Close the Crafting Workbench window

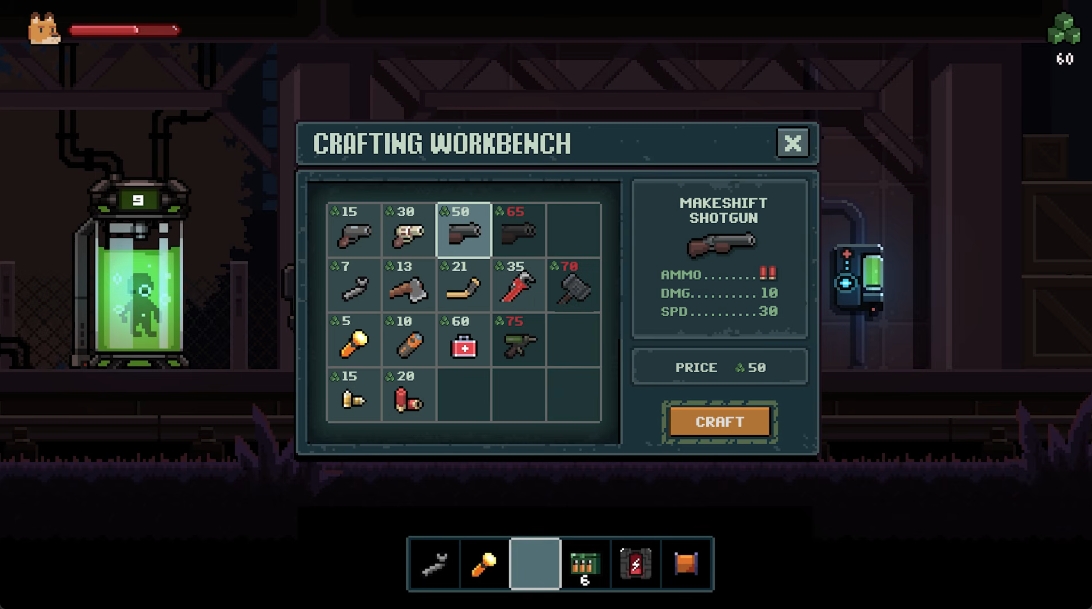[x=792, y=143]
